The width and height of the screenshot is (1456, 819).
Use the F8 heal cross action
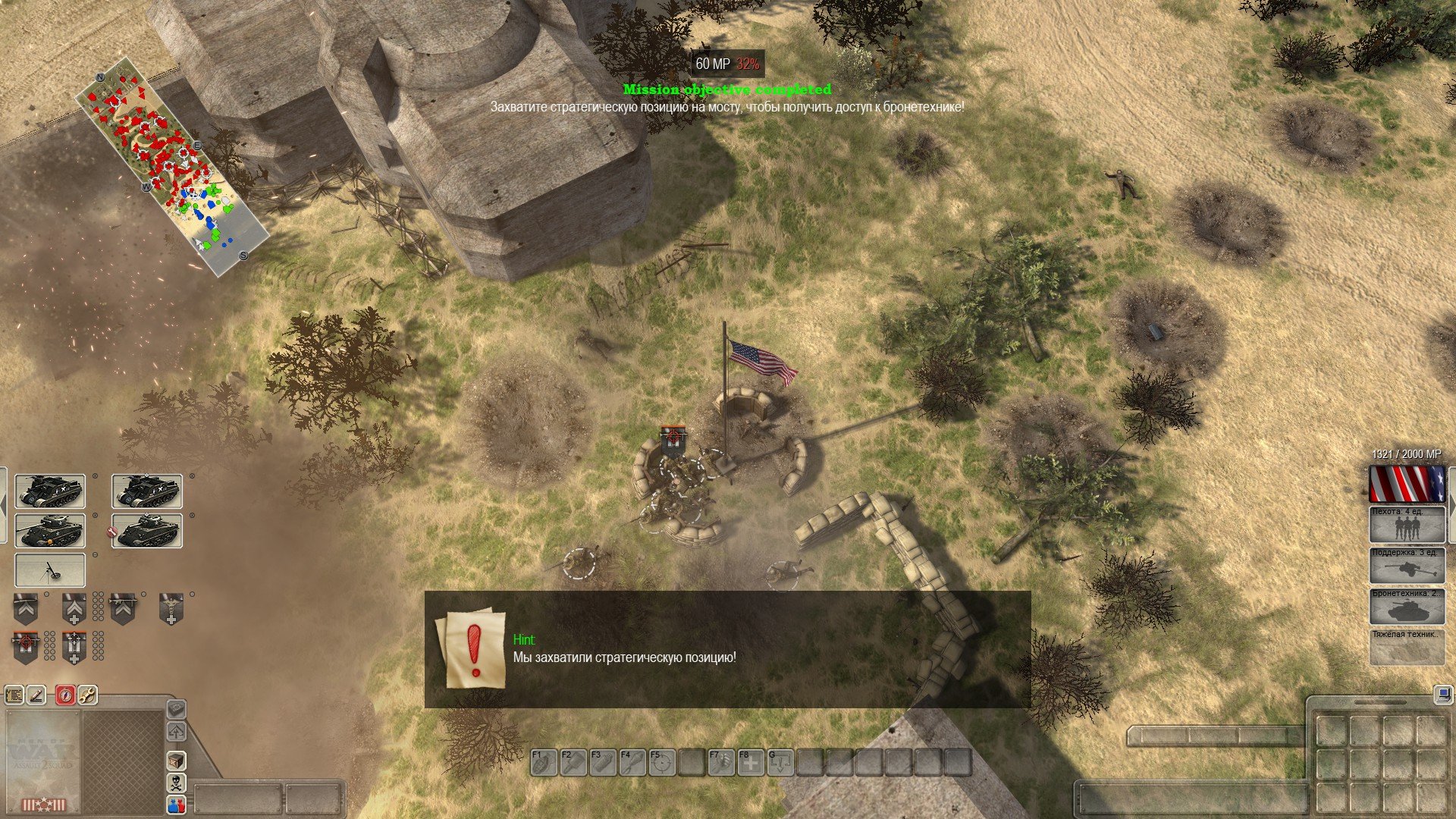click(750, 762)
